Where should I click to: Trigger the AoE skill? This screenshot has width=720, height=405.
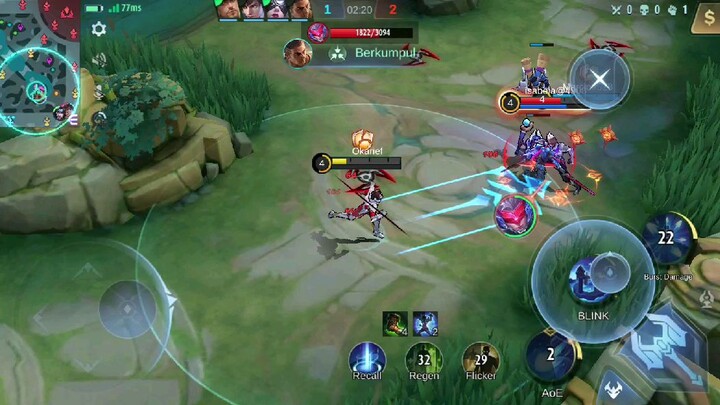(x=551, y=358)
